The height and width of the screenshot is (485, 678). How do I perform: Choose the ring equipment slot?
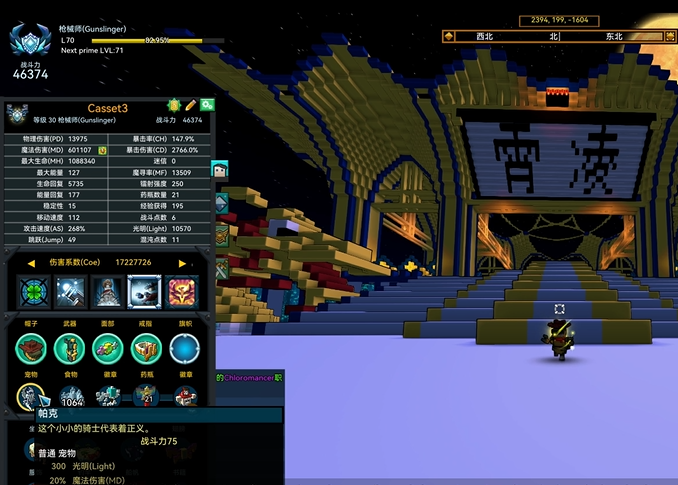pyautogui.click(x=146, y=348)
